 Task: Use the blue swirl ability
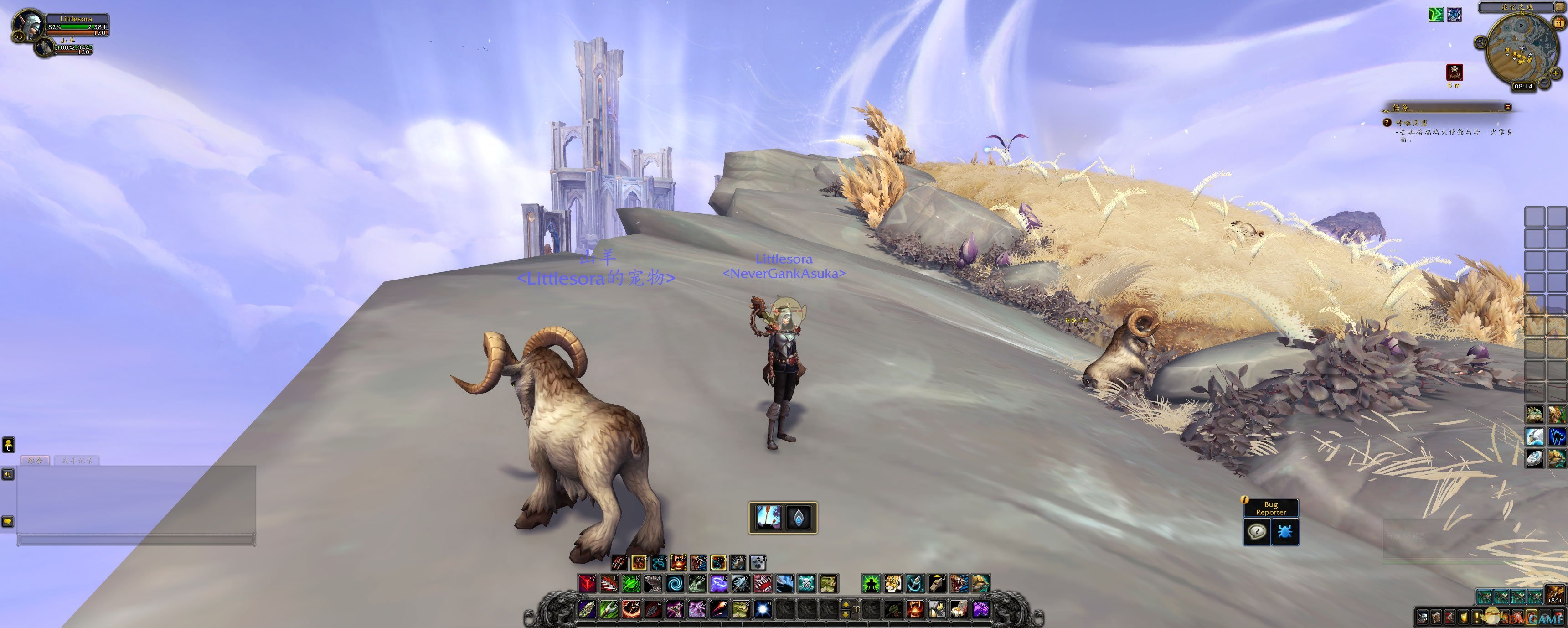tap(675, 584)
